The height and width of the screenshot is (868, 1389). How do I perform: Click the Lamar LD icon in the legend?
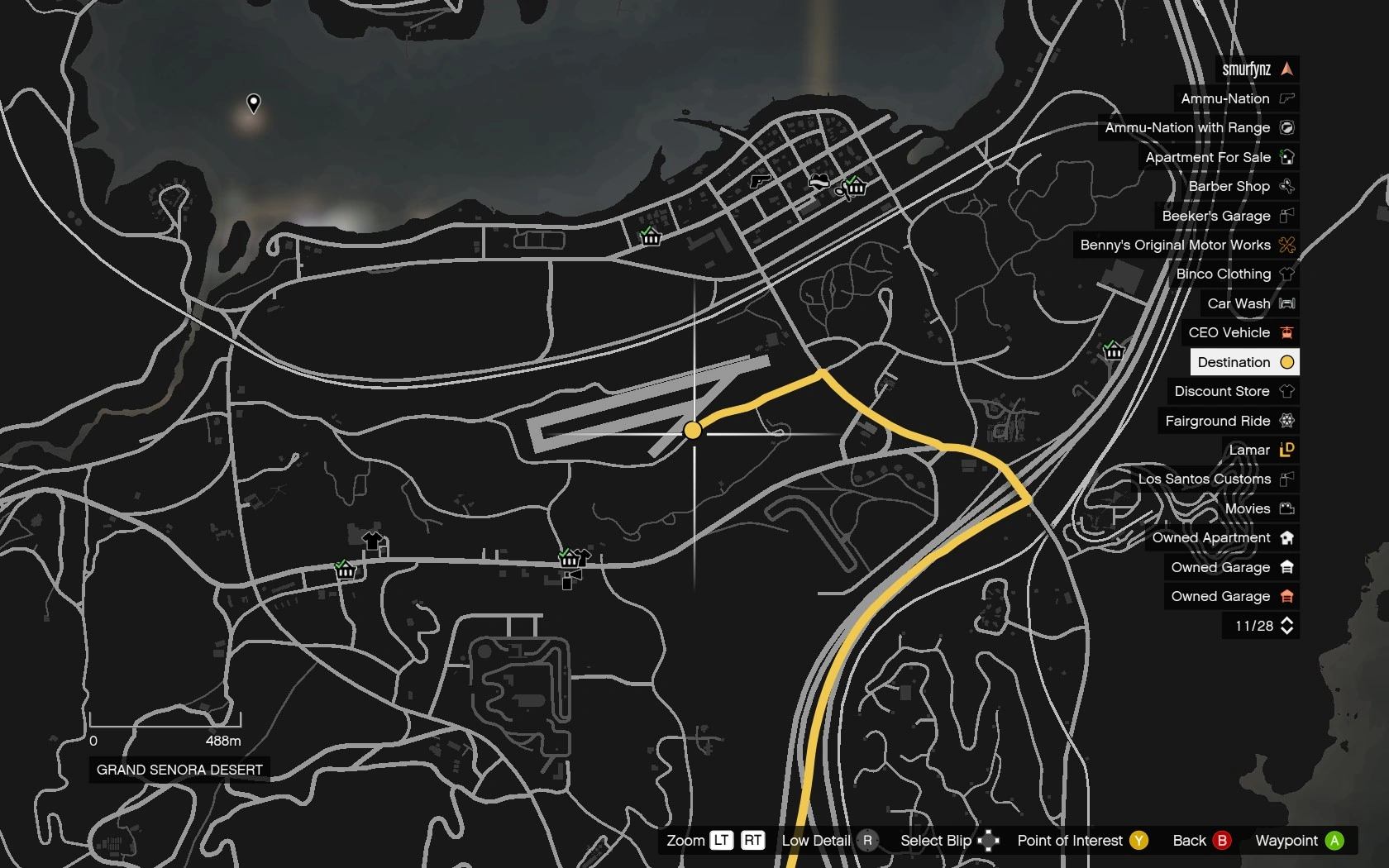pos(1286,450)
